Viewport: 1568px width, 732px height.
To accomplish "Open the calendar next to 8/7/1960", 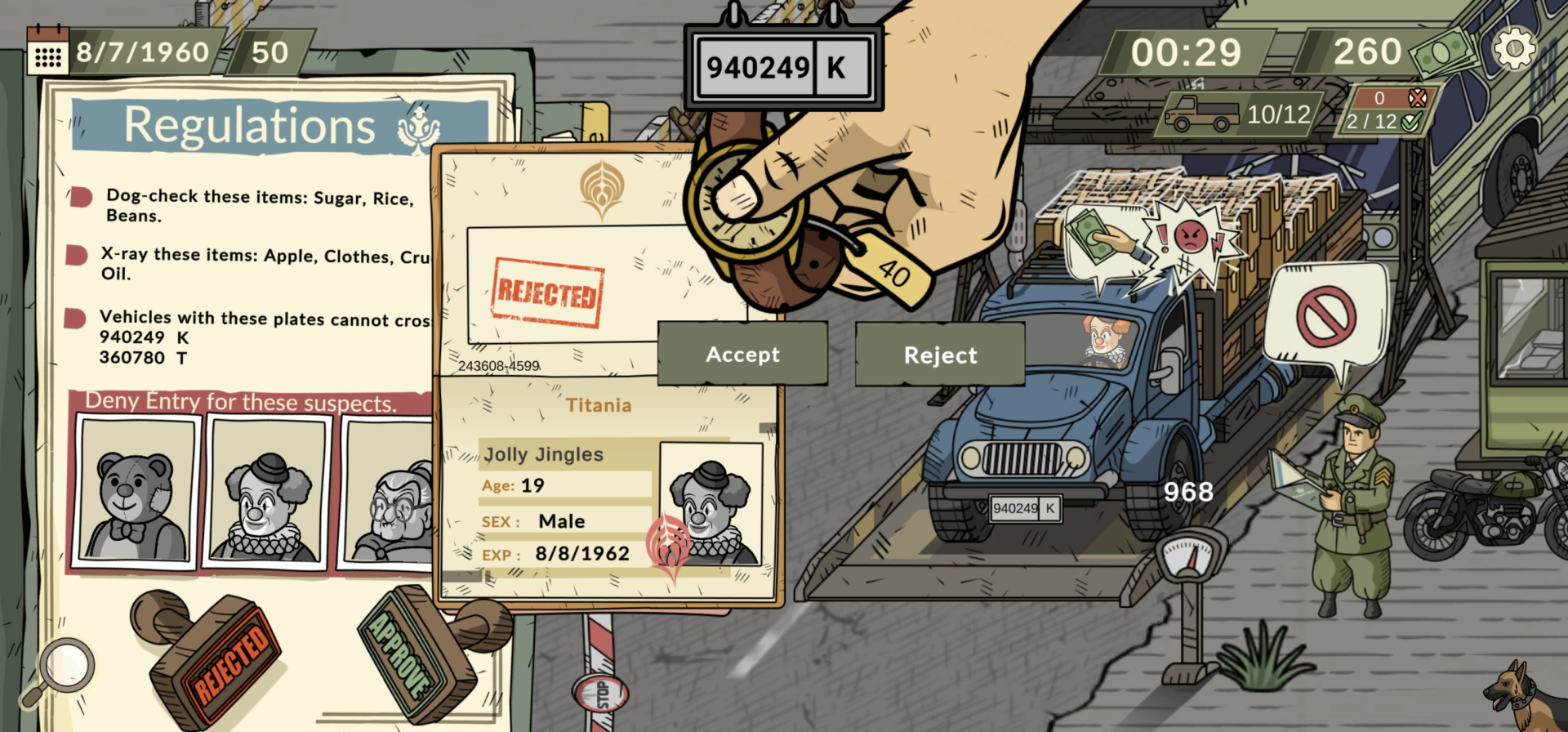I will click(49, 51).
